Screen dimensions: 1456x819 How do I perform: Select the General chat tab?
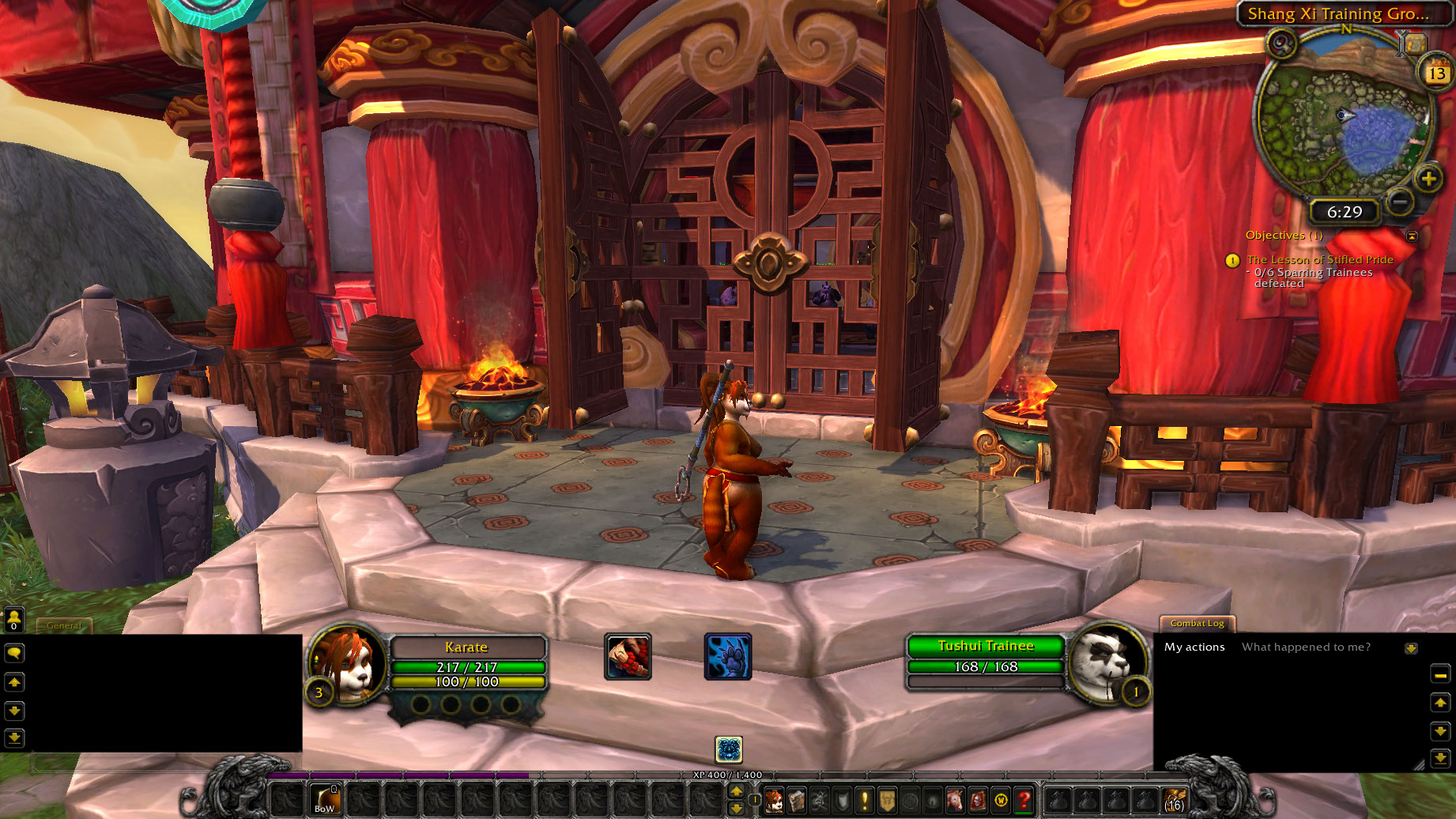63,625
